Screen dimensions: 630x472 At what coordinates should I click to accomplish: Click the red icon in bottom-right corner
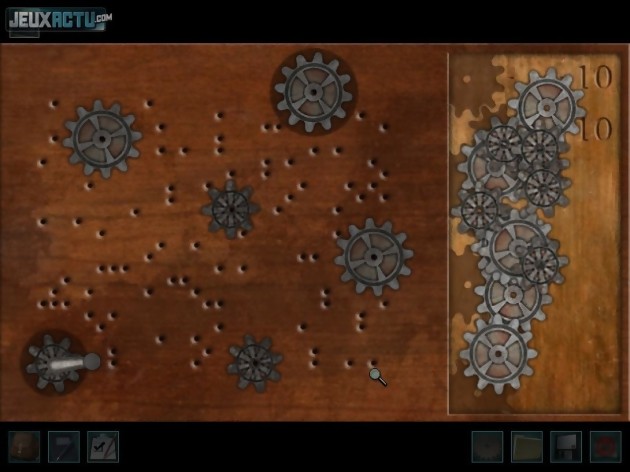tap(605, 446)
